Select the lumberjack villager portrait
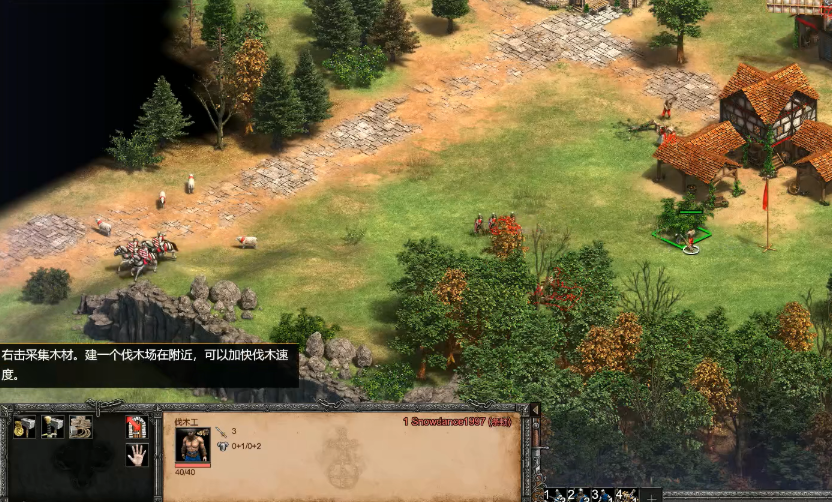This screenshot has width=832, height=502. coord(191,445)
